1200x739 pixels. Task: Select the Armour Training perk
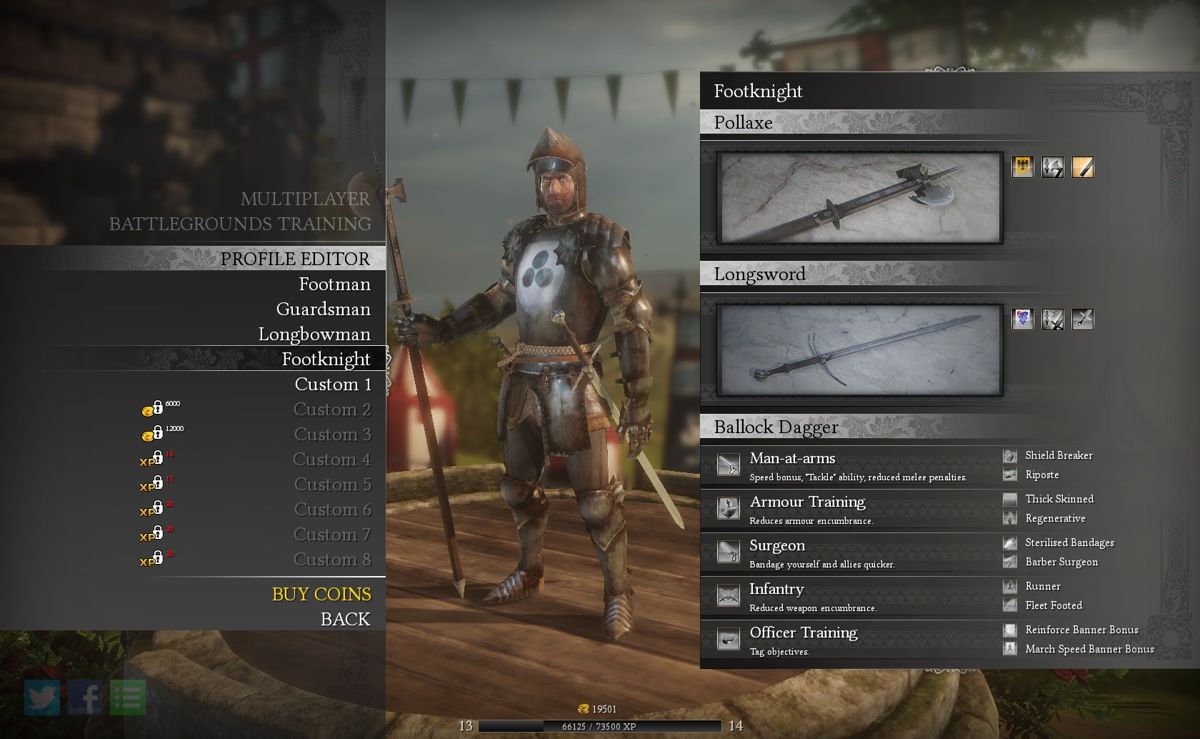pyautogui.click(x=807, y=502)
